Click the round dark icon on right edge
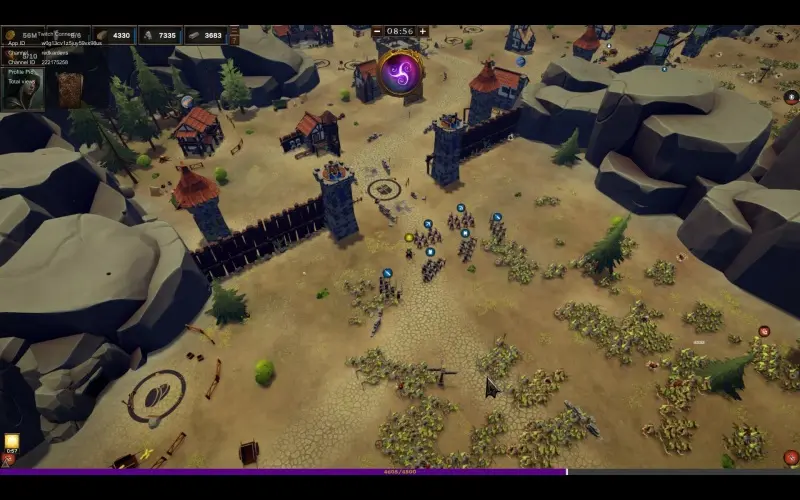Image resolution: width=800 pixels, height=500 pixels. pos(790,97)
